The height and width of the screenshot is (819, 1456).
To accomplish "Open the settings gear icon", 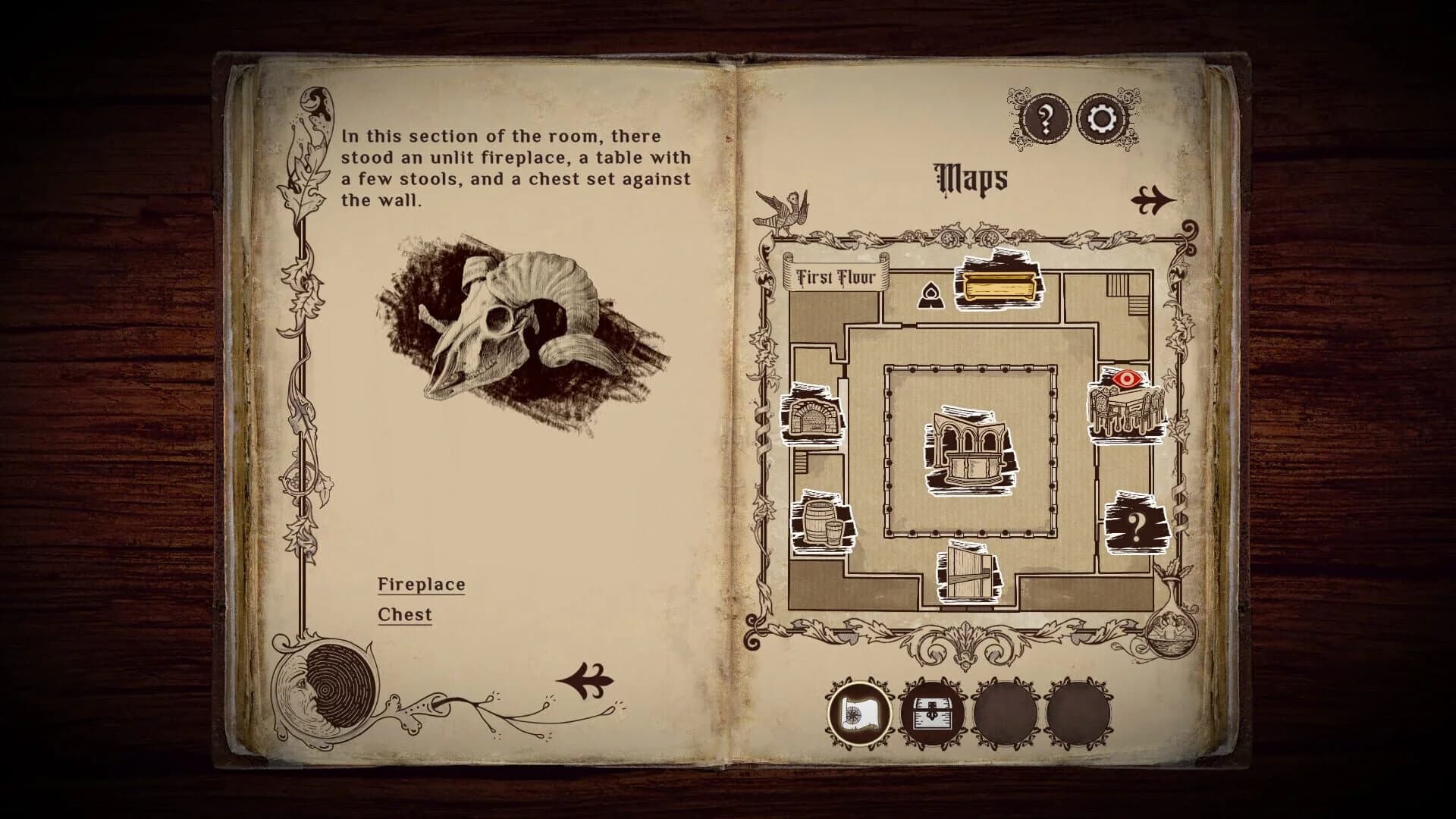I will tap(1100, 115).
